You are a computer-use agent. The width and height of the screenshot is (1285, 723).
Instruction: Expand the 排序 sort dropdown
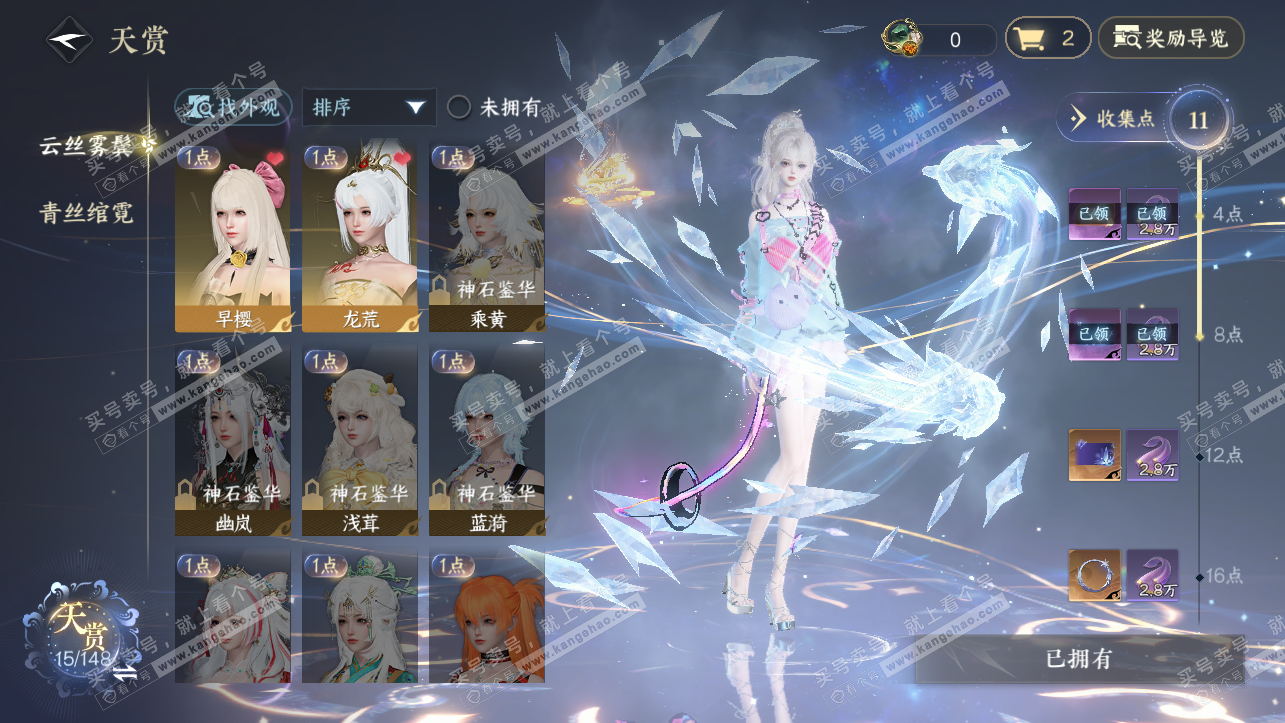[x=369, y=107]
